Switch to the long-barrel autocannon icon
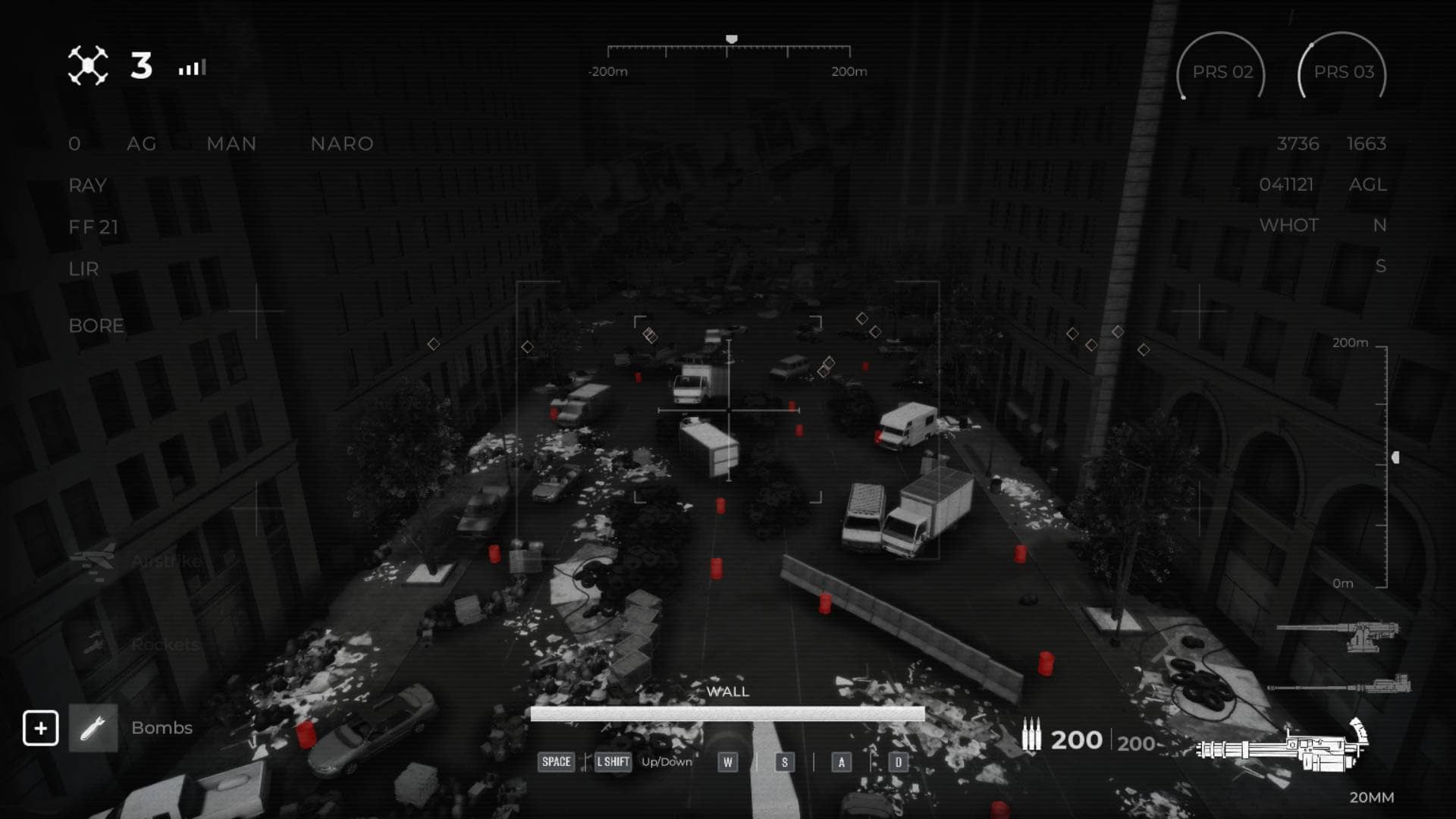Image resolution: width=1456 pixels, height=819 pixels. 1341,686
